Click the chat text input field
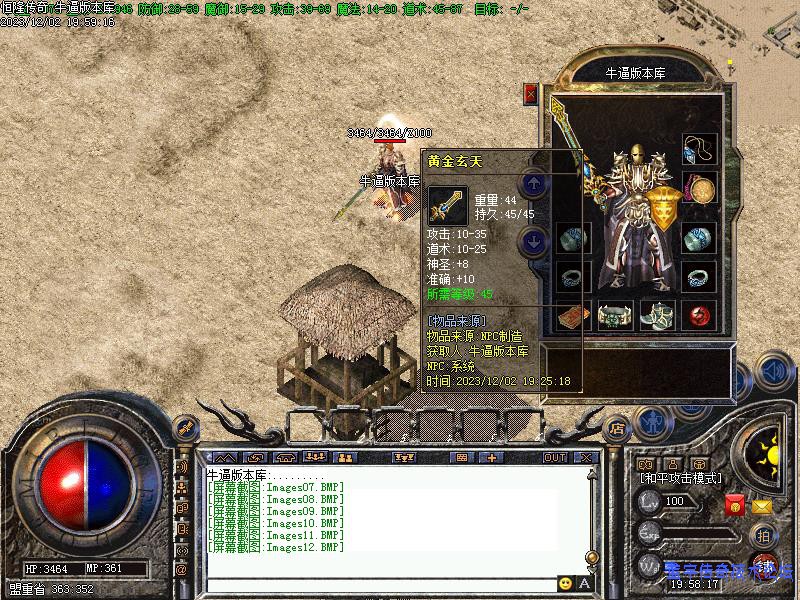This screenshot has width=800, height=600. tap(380, 583)
